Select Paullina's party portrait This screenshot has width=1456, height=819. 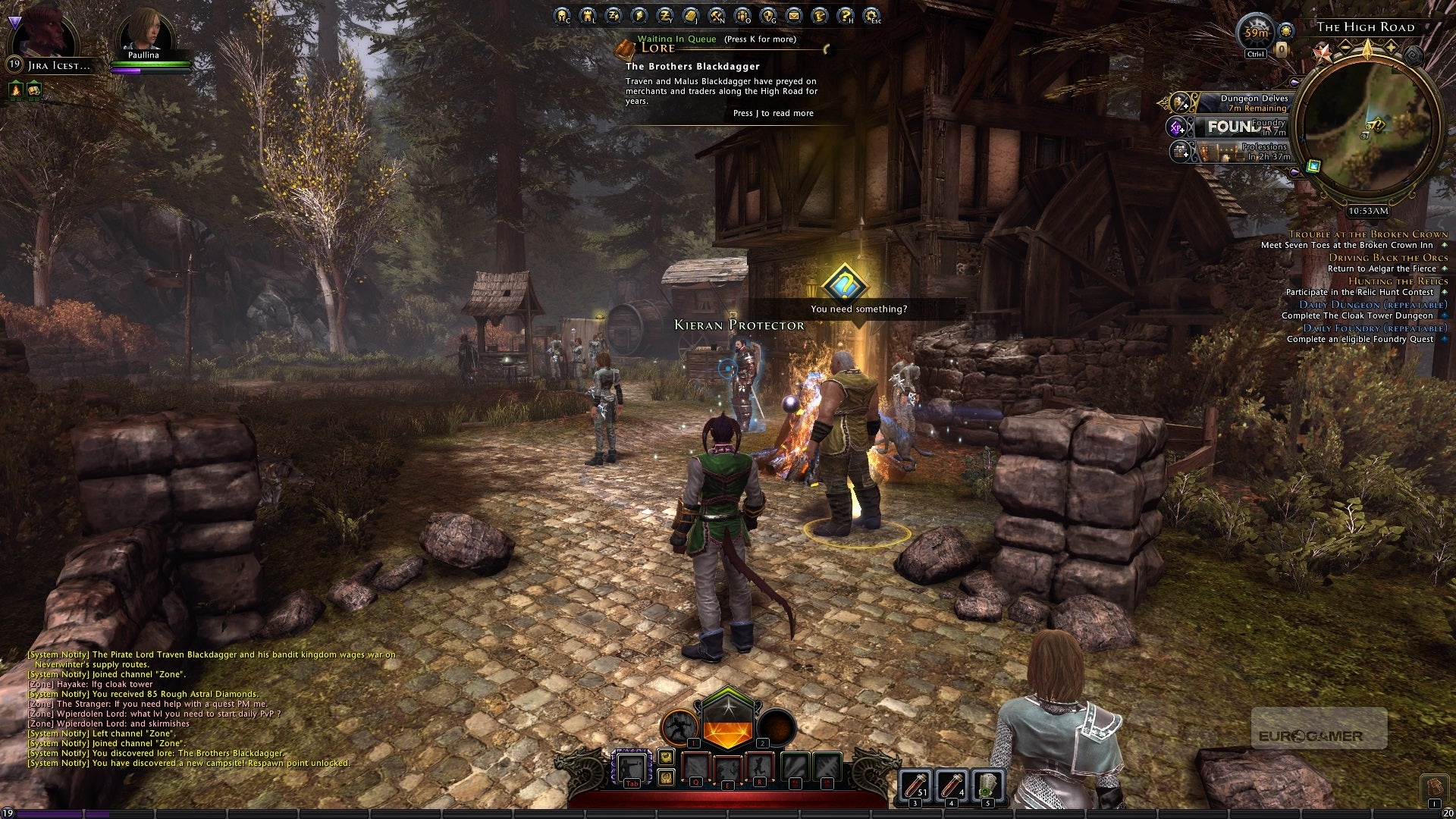(x=146, y=36)
